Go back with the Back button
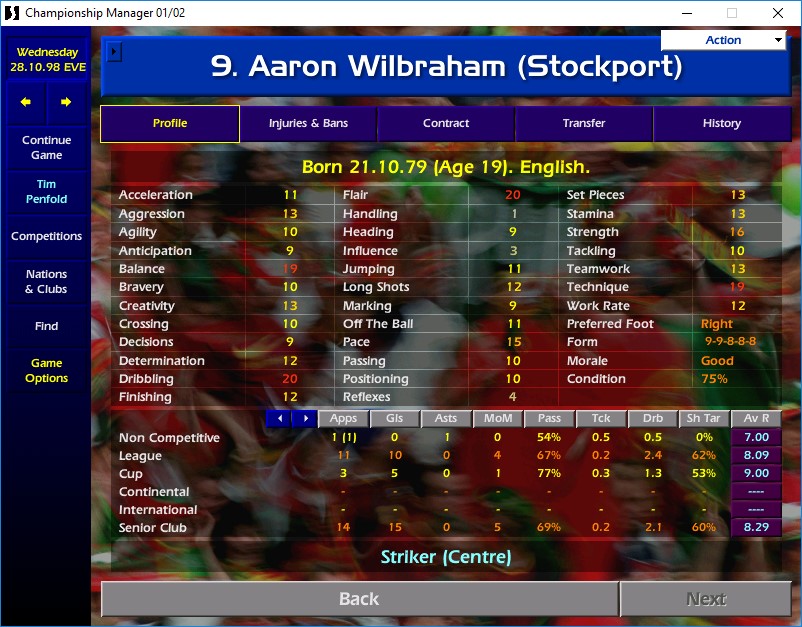802x627 pixels. click(359, 599)
